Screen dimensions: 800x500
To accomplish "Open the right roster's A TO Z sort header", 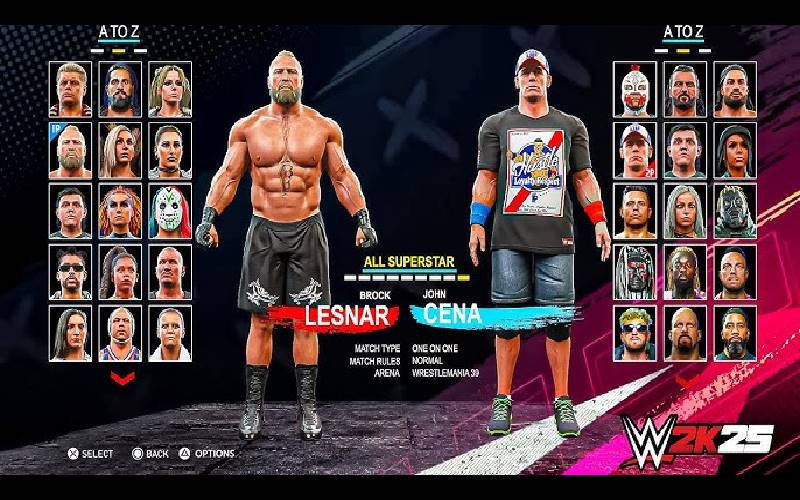I will pos(685,32).
